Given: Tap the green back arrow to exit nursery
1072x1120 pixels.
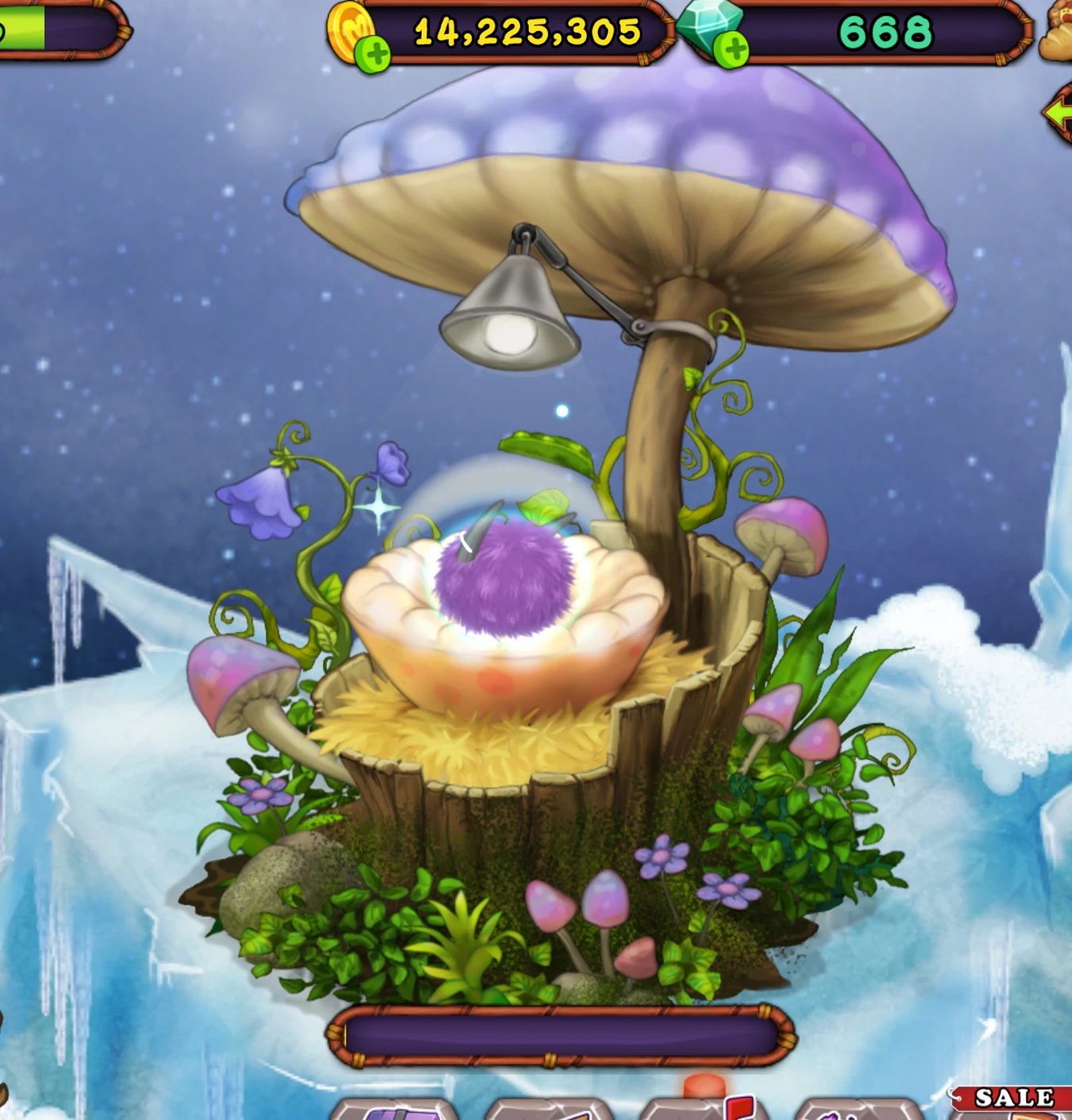Looking at the screenshot, I should (1062, 114).
